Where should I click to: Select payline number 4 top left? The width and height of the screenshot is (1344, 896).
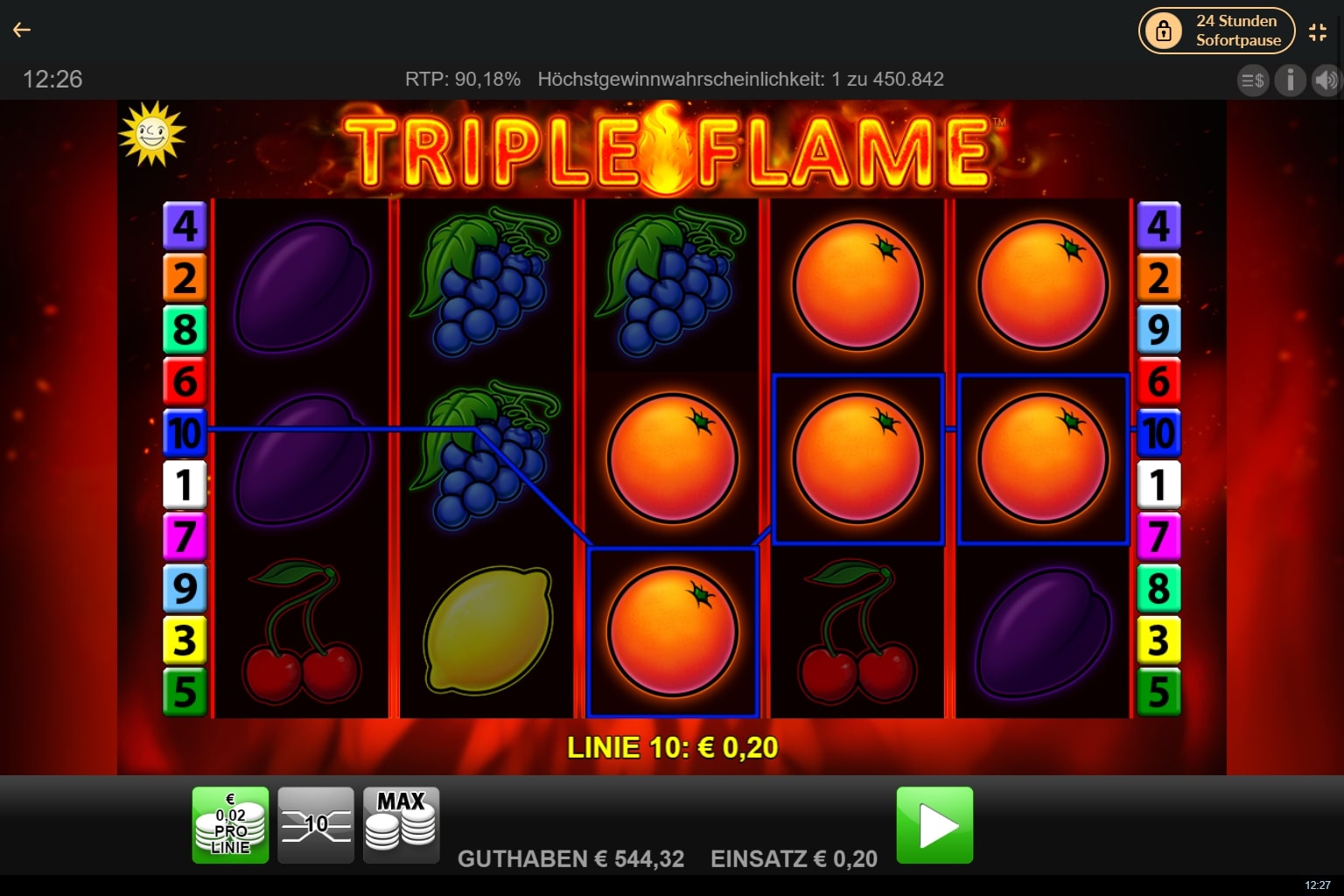click(x=185, y=227)
